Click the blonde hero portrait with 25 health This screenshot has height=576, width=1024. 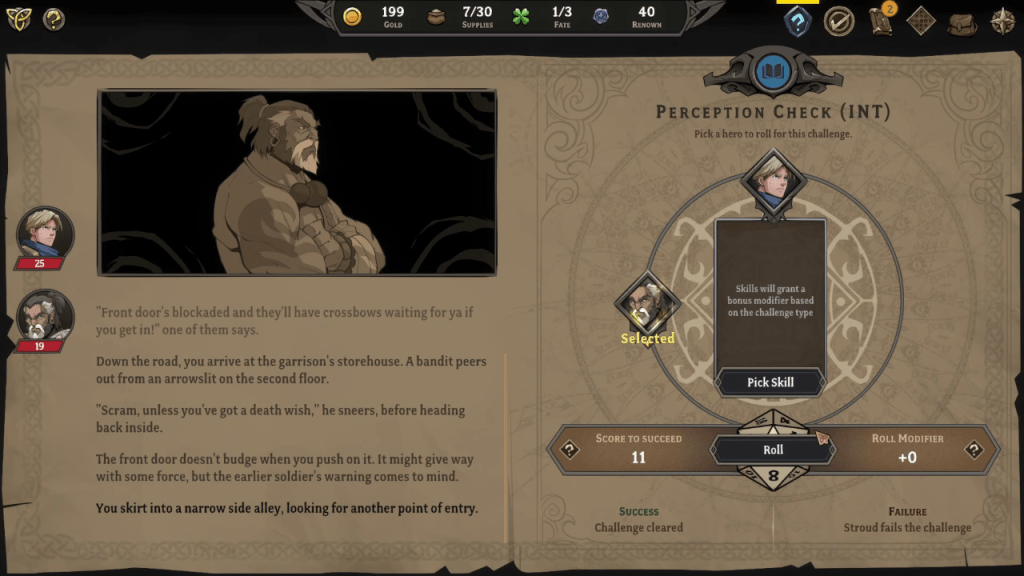tap(45, 234)
